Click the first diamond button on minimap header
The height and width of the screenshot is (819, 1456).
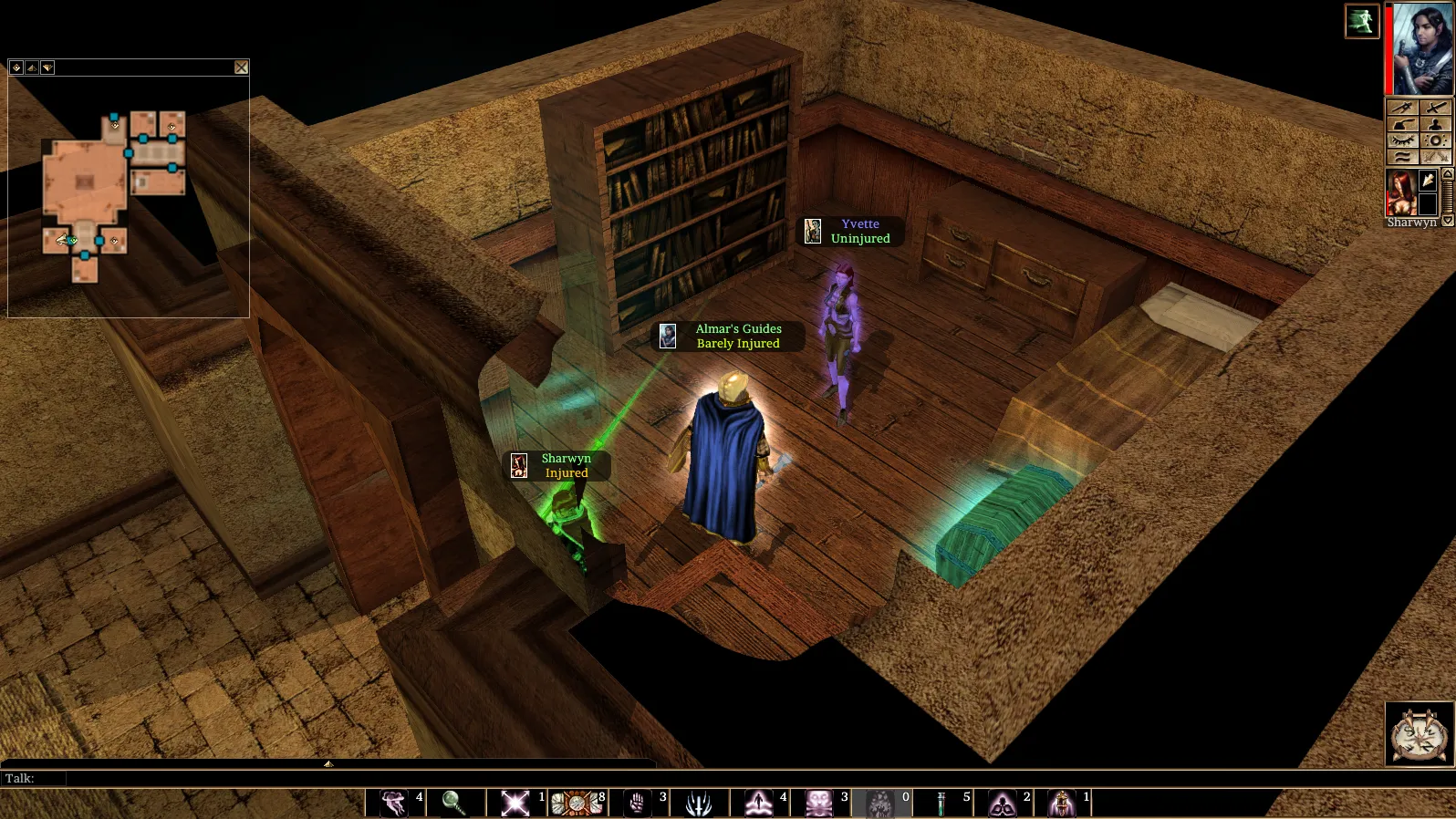(16, 67)
